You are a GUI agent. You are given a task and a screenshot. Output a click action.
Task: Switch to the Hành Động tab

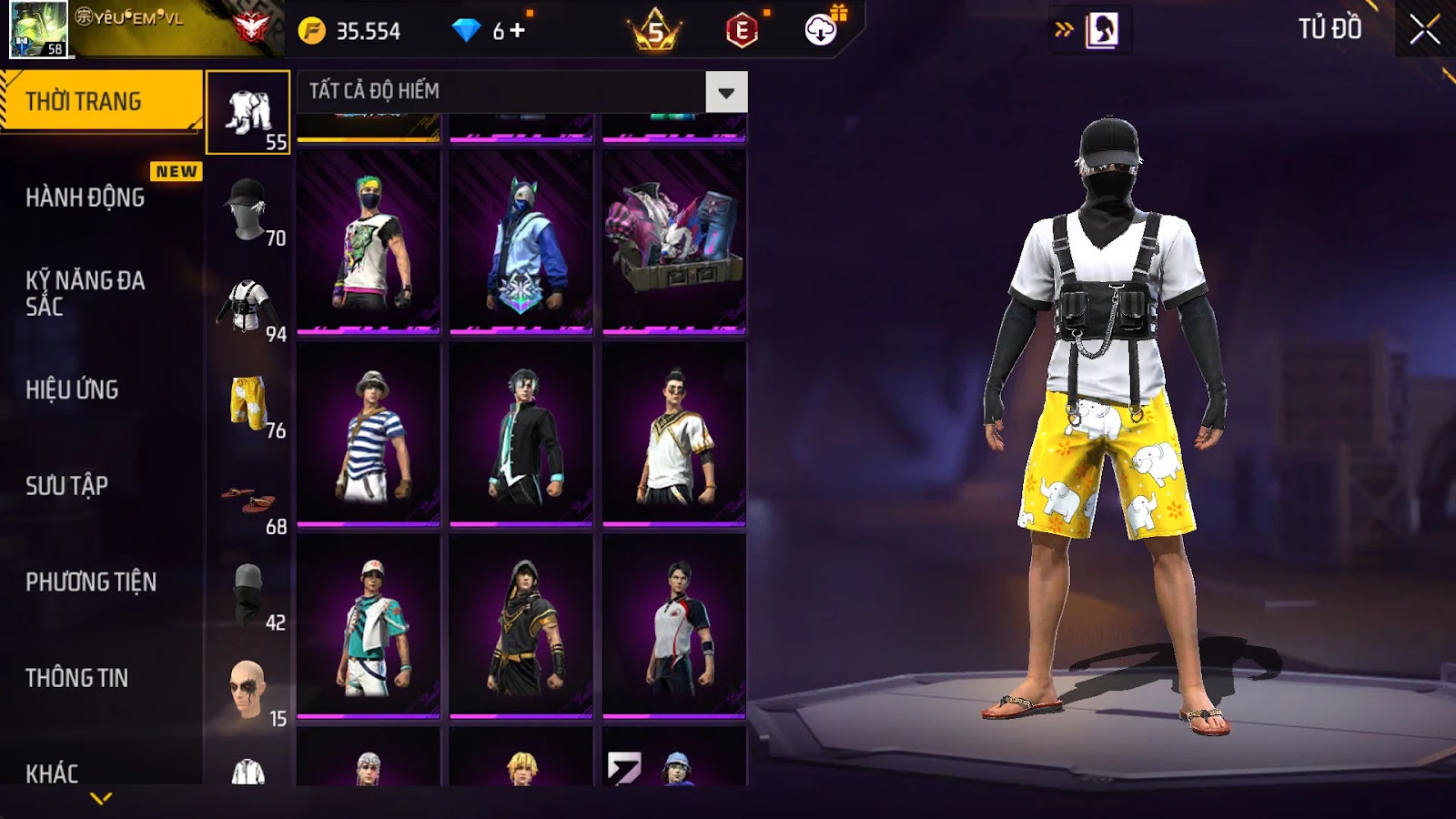click(86, 197)
